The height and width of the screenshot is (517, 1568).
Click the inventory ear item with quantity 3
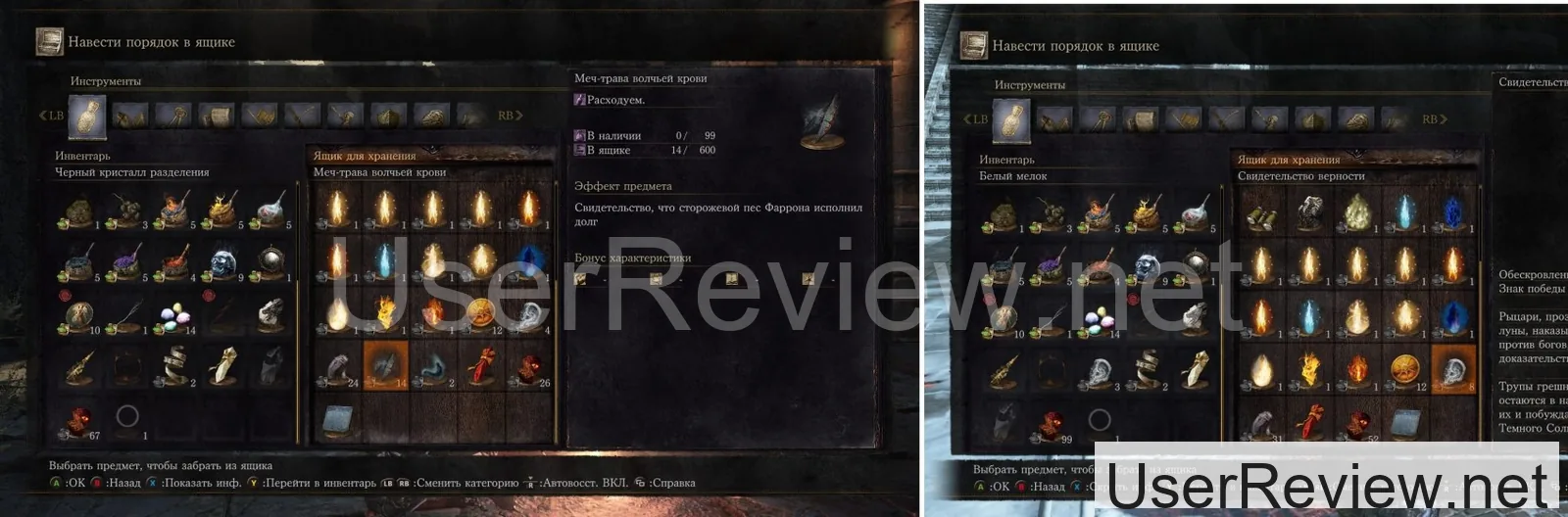pyautogui.click(x=1100, y=370)
